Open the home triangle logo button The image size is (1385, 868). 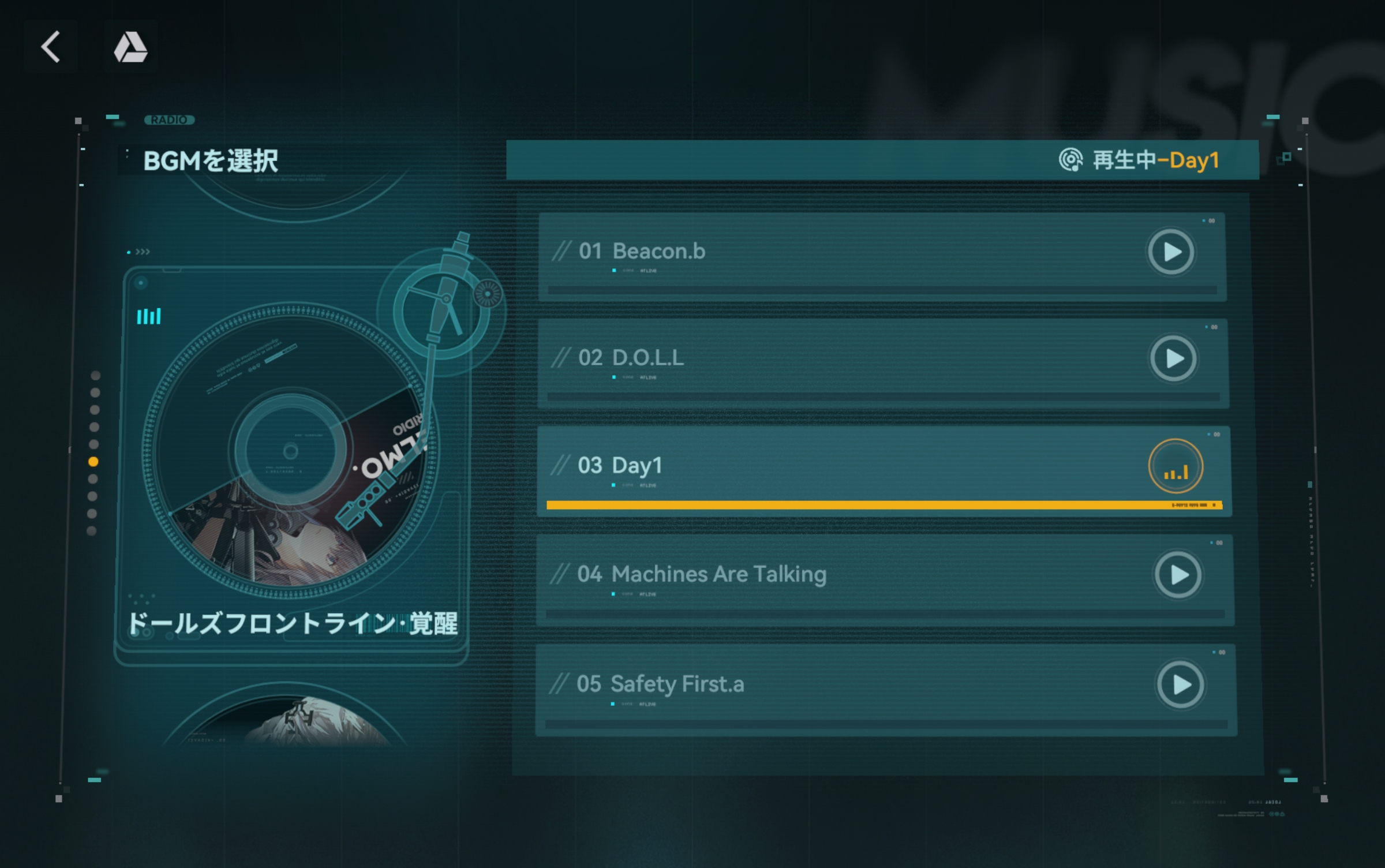pos(130,47)
